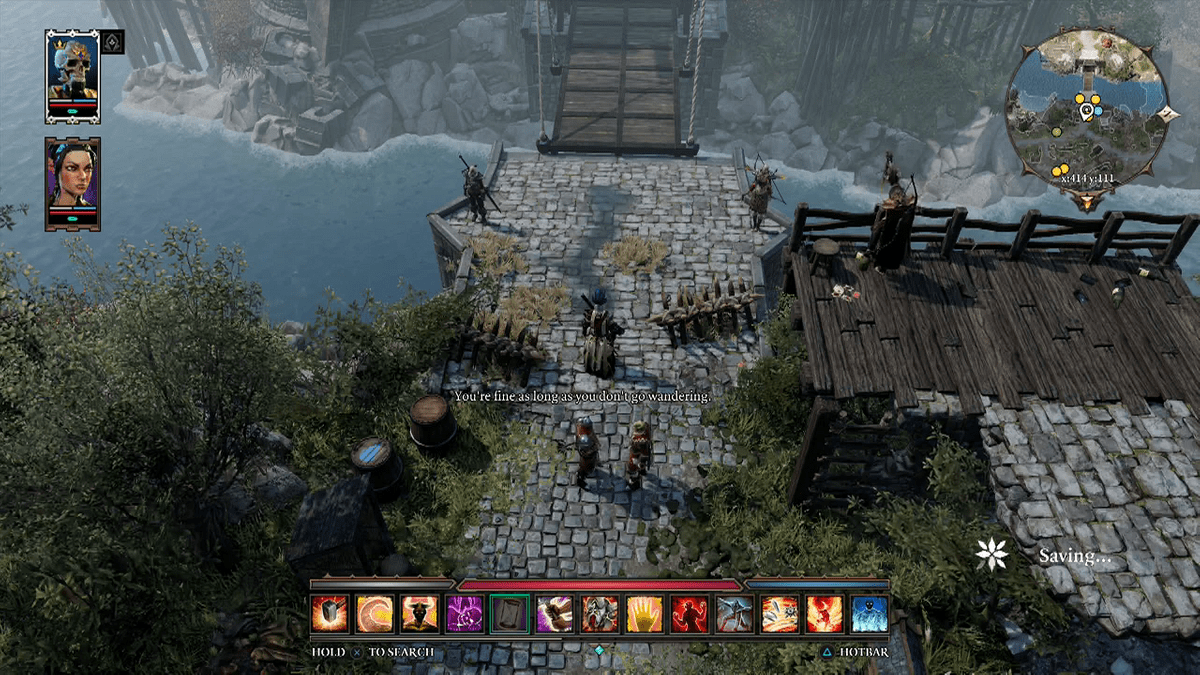
Task: Select the green-highlighted scroll slot
Action: point(509,613)
